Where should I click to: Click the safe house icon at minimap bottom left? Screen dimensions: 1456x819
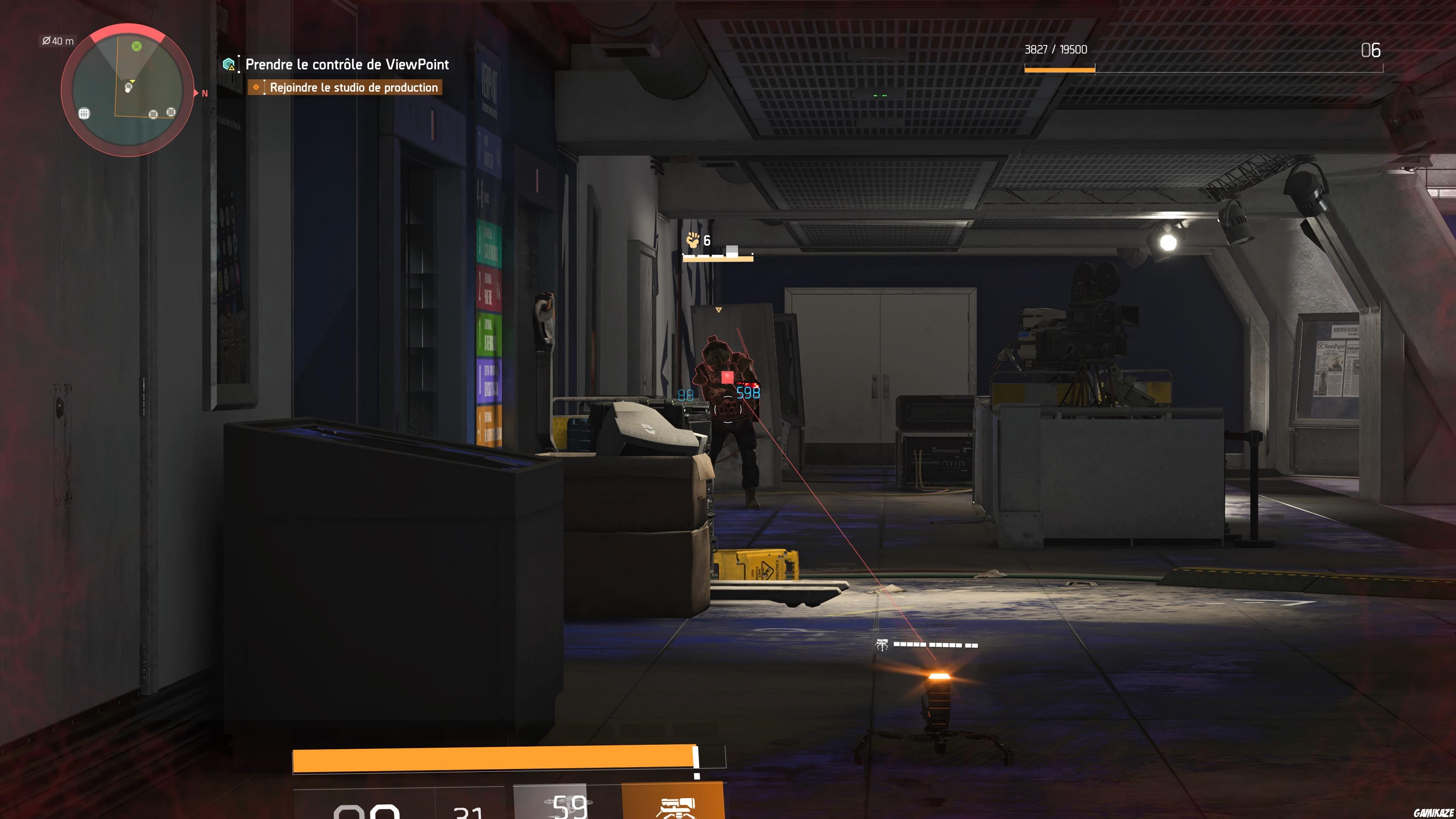(84, 115)
